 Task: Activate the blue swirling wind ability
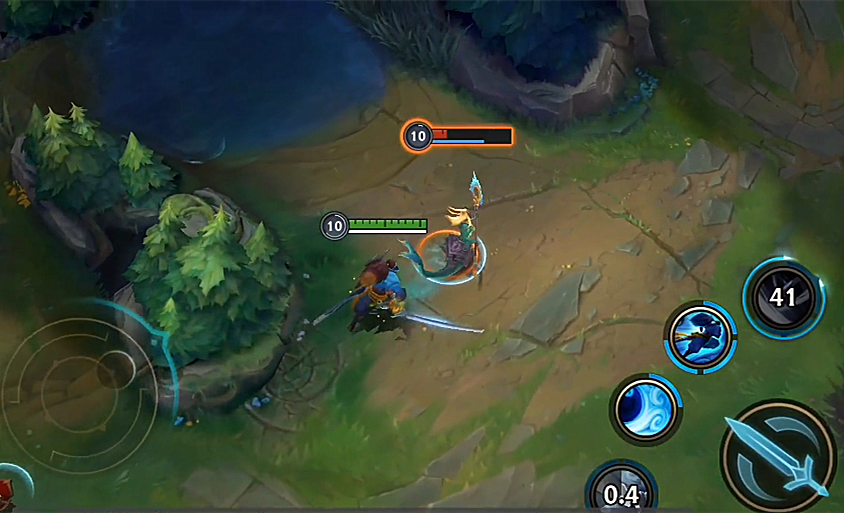click(645, 408)
